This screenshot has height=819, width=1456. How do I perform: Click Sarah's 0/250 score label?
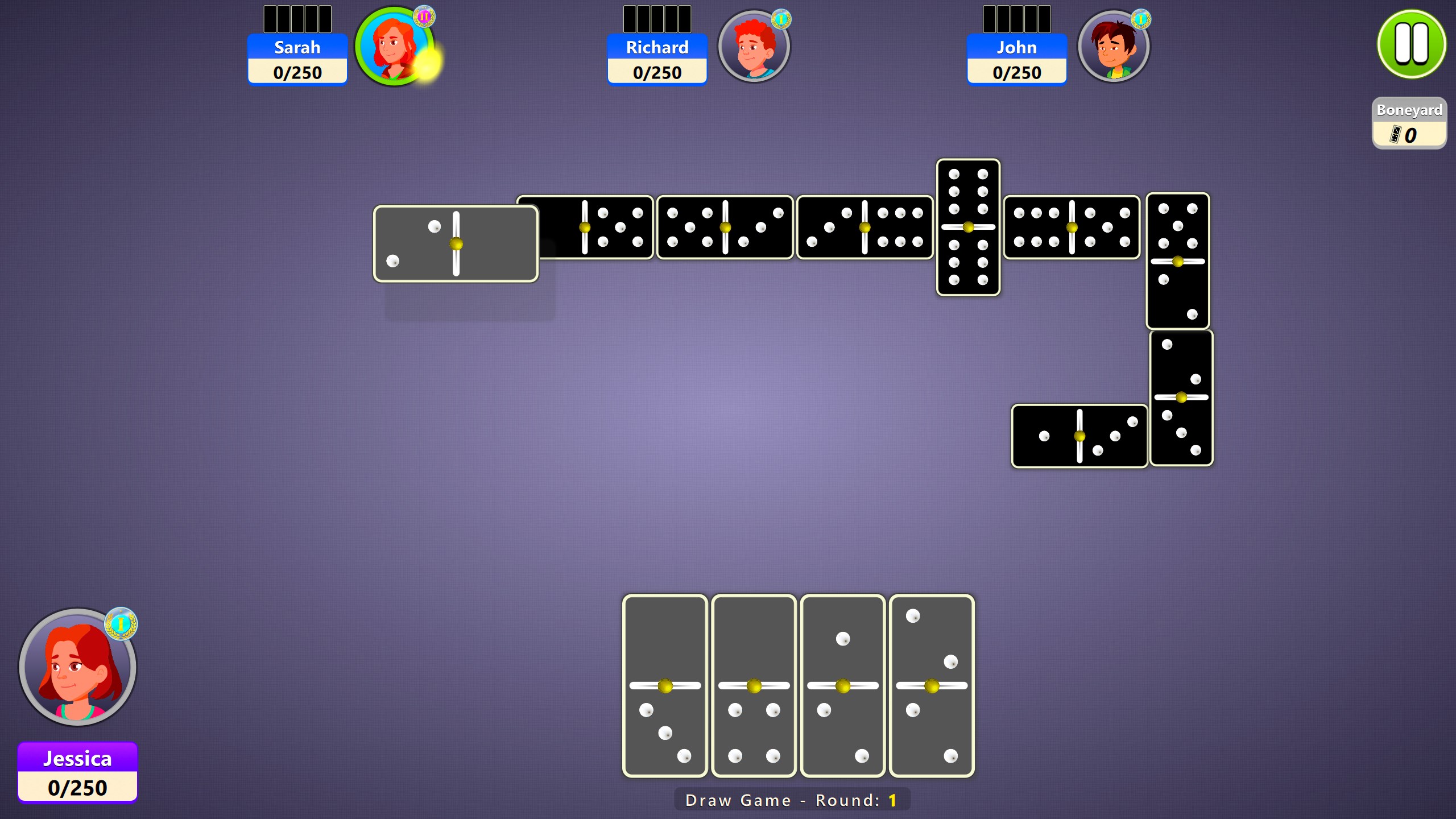coord(297,72)
